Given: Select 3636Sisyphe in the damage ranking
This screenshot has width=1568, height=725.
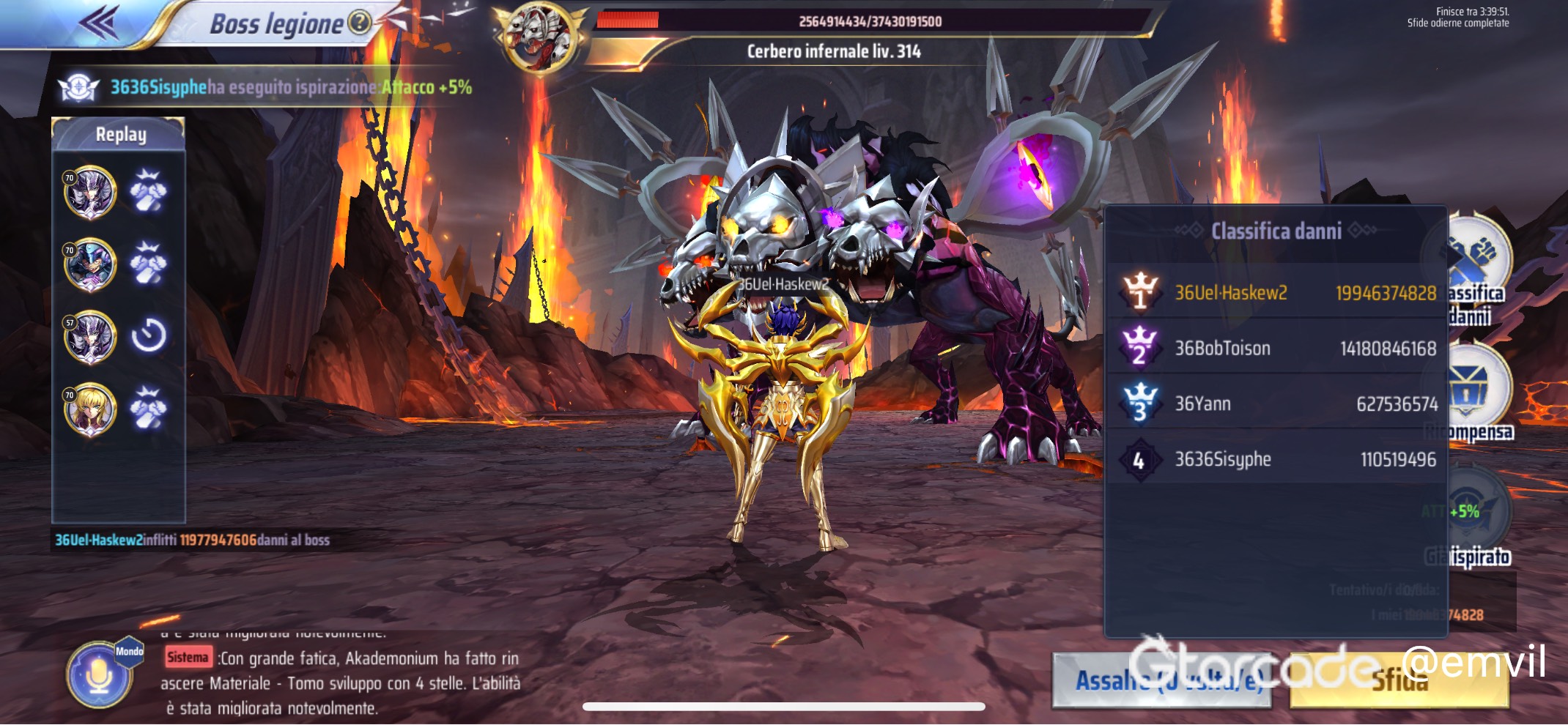Looking at the screenshot, I should point(1275,459).
